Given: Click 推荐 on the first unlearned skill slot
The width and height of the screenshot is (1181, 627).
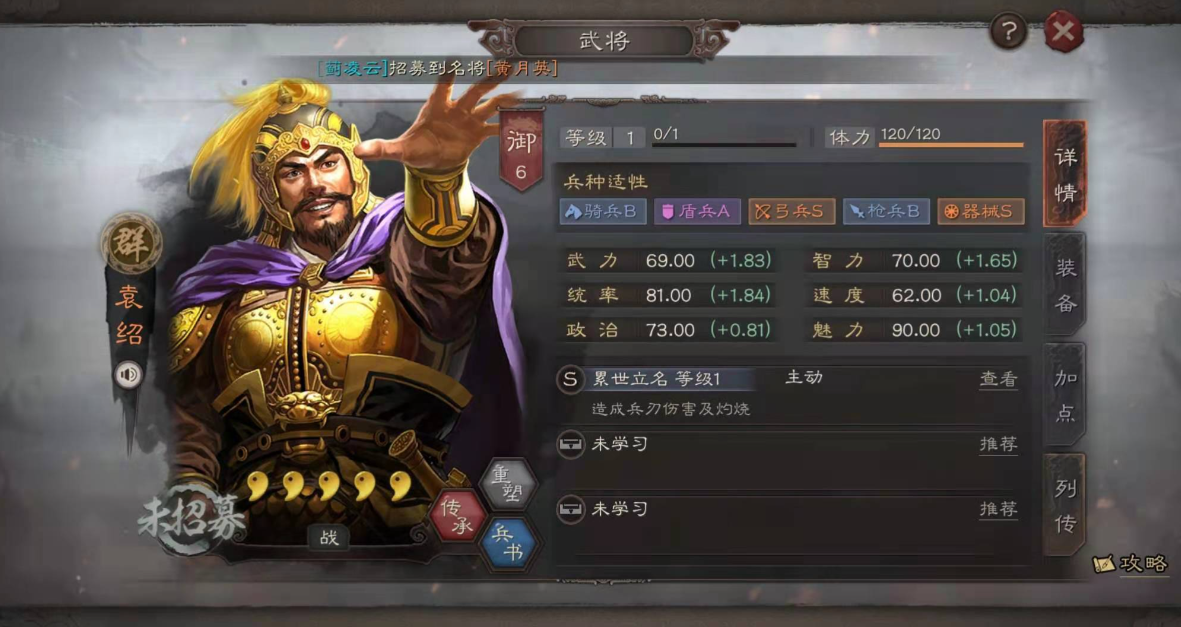Looking at the screenshot, I should tap(997, 444).
